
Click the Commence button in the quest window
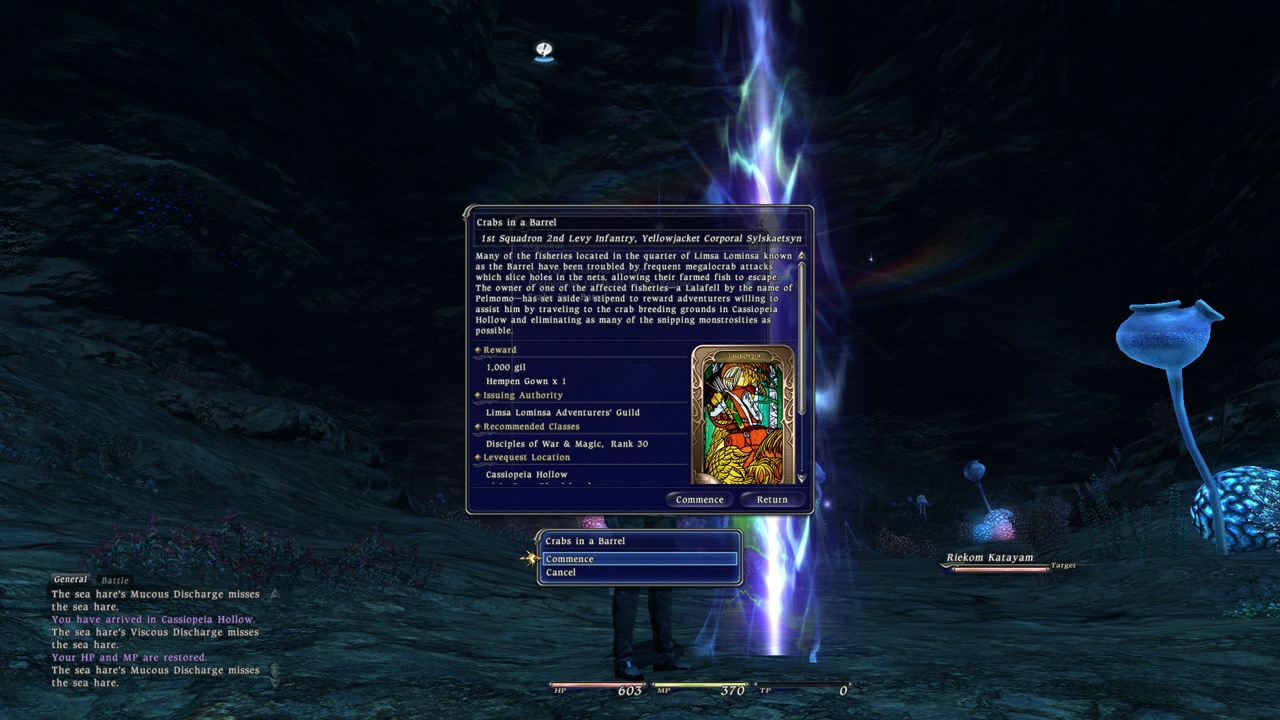tap(699, 499)
